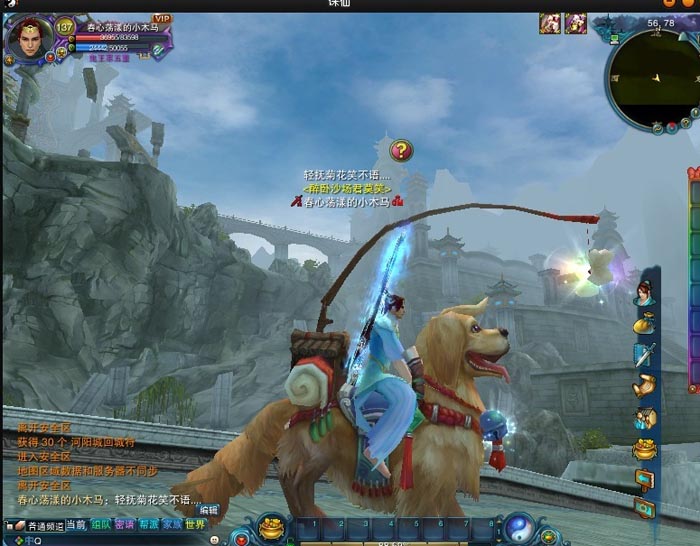Open the 帮派 guild chat tab

point(149,524)
